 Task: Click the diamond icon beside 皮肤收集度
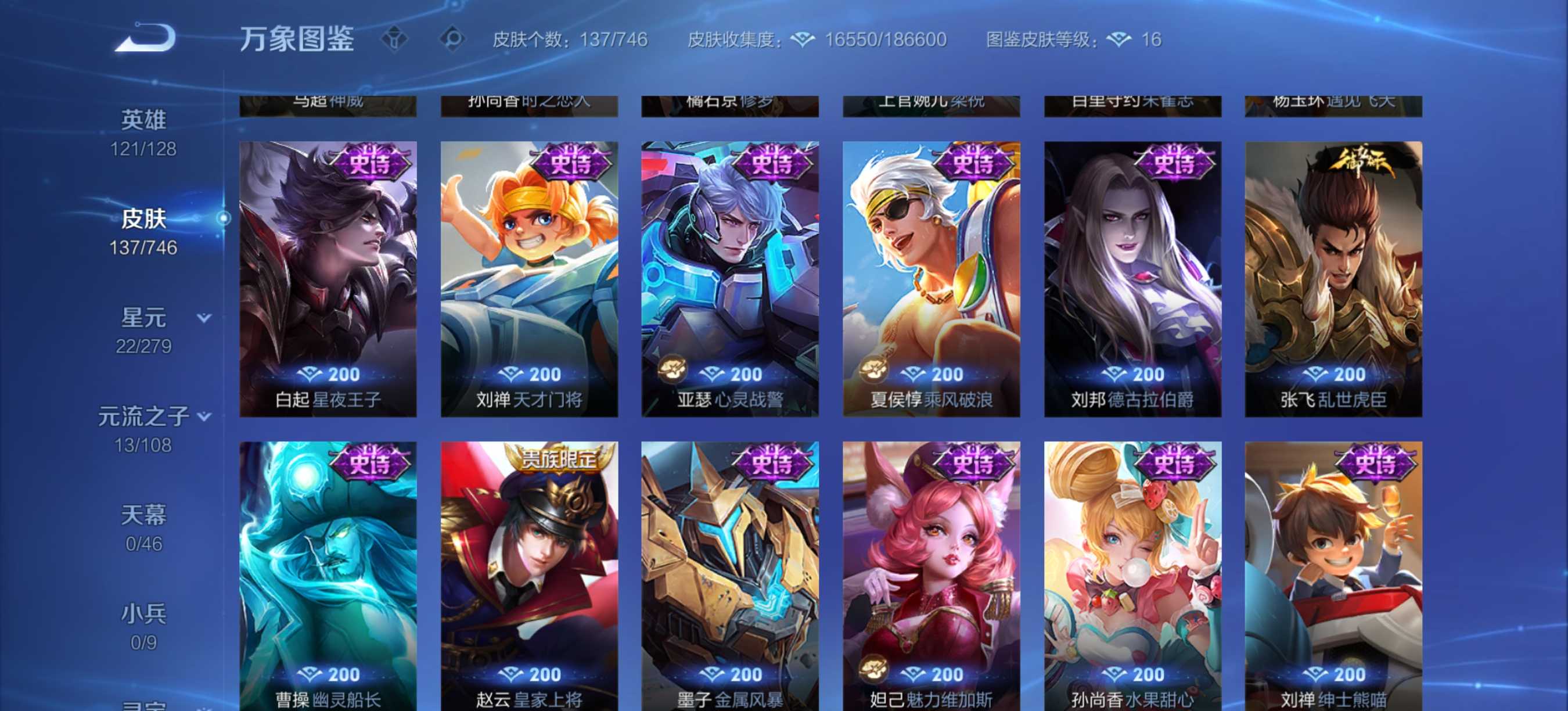804,39
